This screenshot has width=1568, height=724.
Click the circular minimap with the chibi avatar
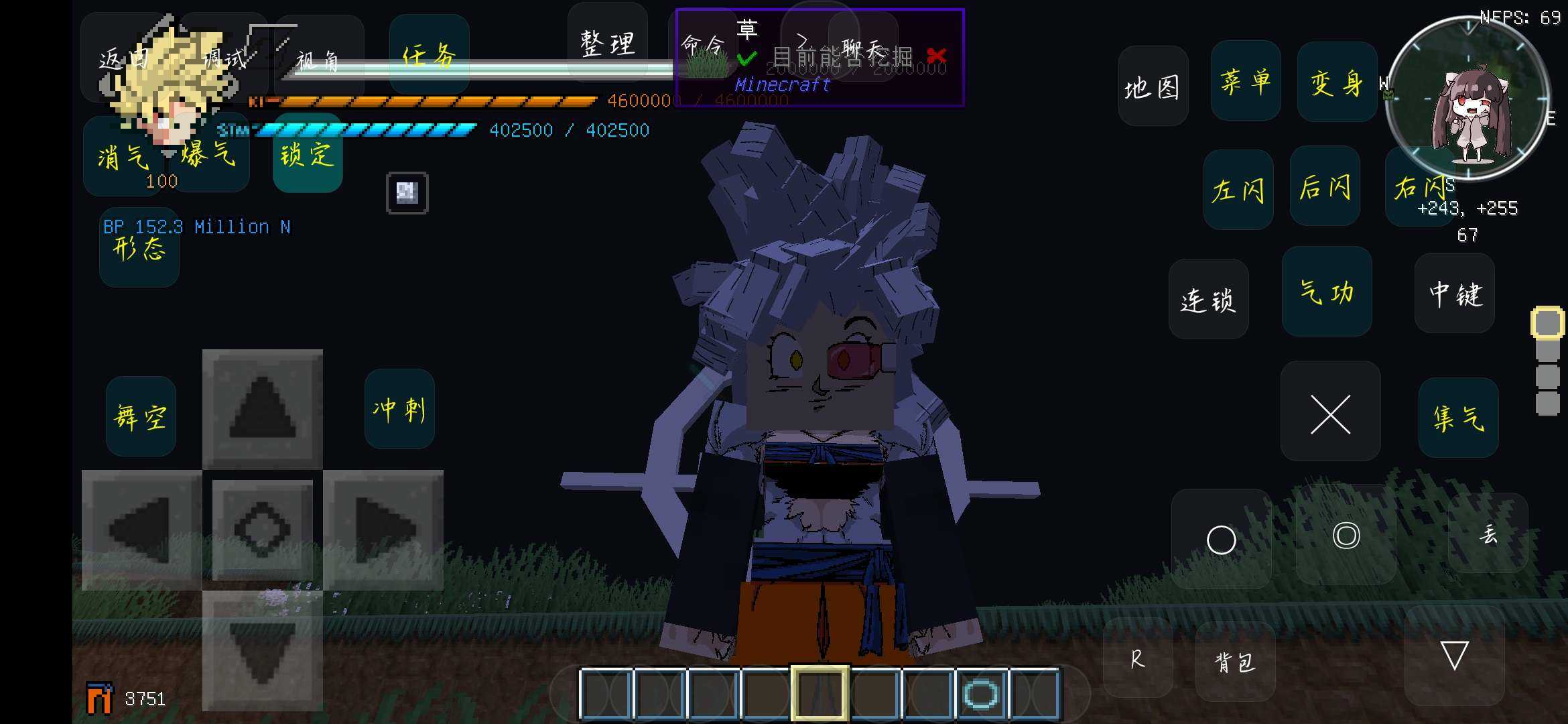click(x=1467, y=99)
